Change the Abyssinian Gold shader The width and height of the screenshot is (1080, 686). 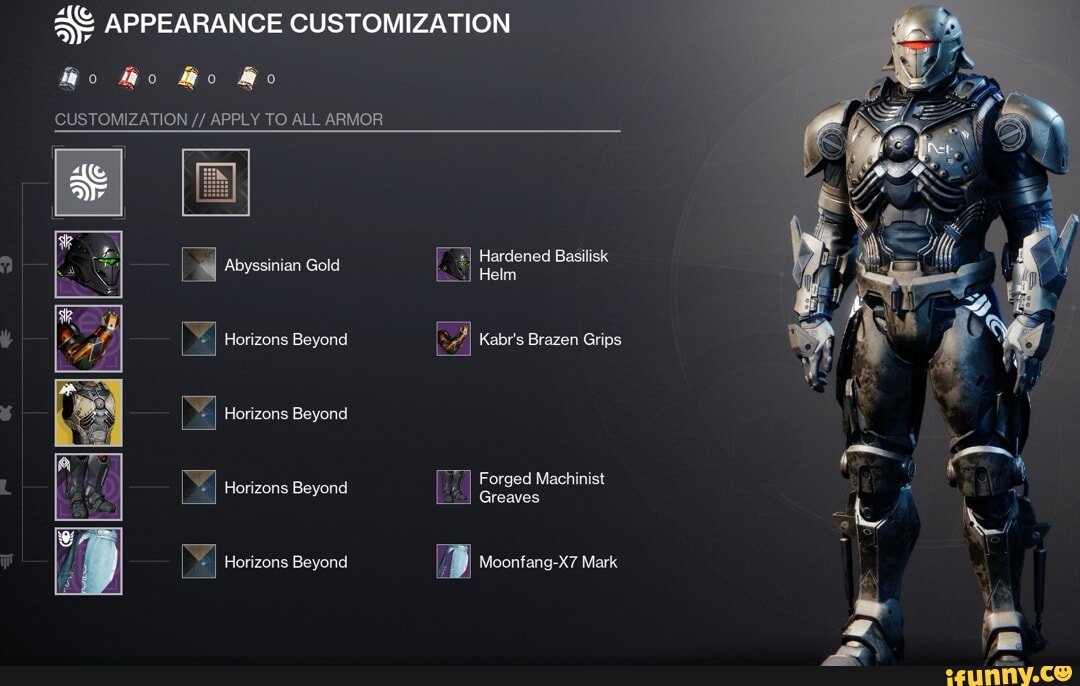(199, 265)
